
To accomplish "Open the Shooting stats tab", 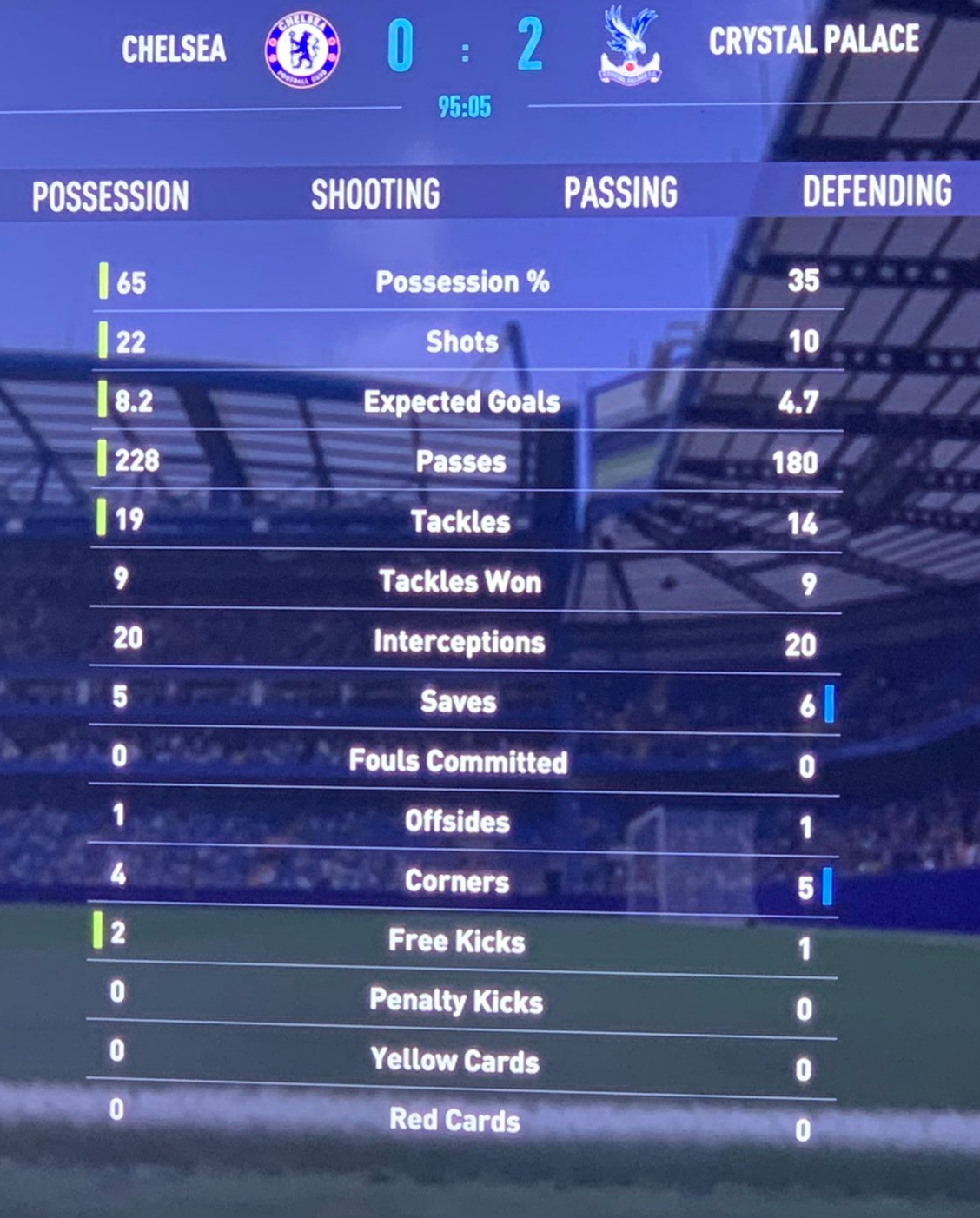I will point(375,195).
